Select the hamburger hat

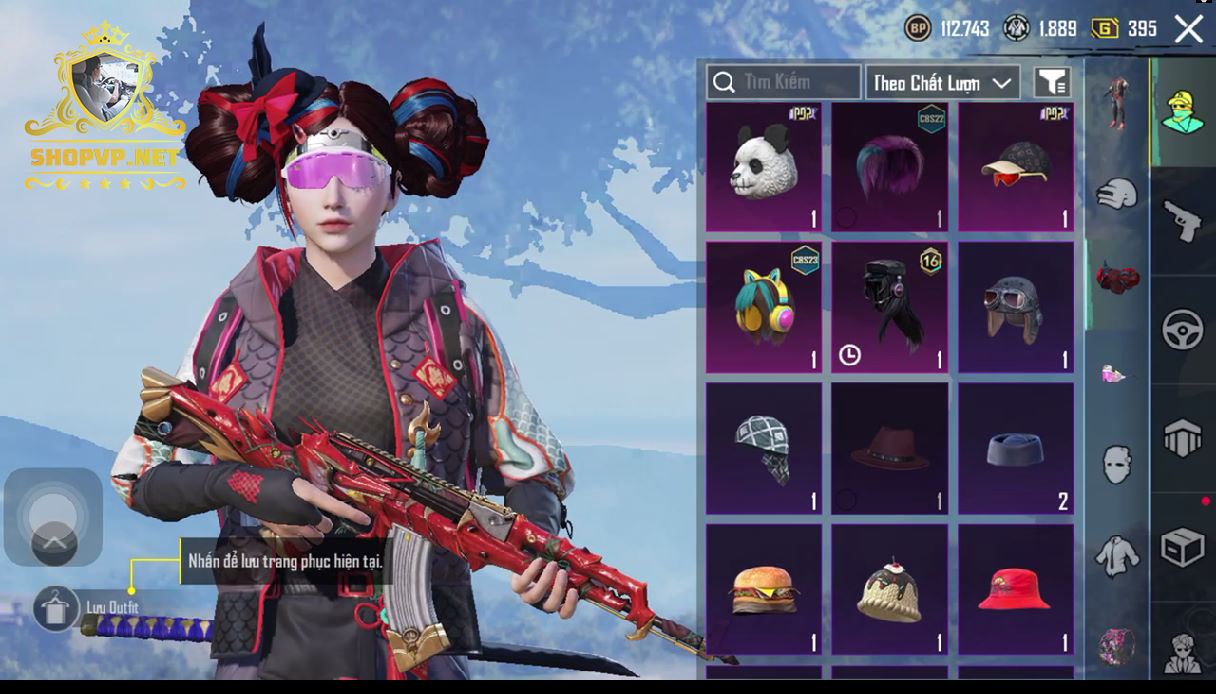click(764, 590)
